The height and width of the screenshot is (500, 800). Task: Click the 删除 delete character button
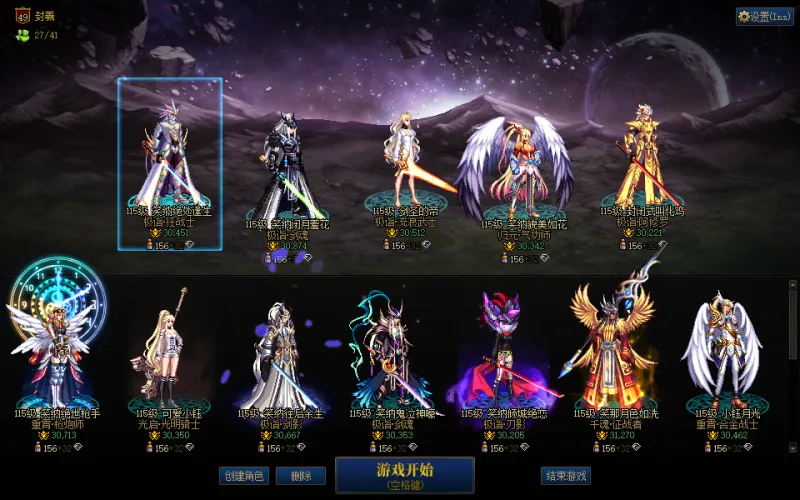coord(301,476)
